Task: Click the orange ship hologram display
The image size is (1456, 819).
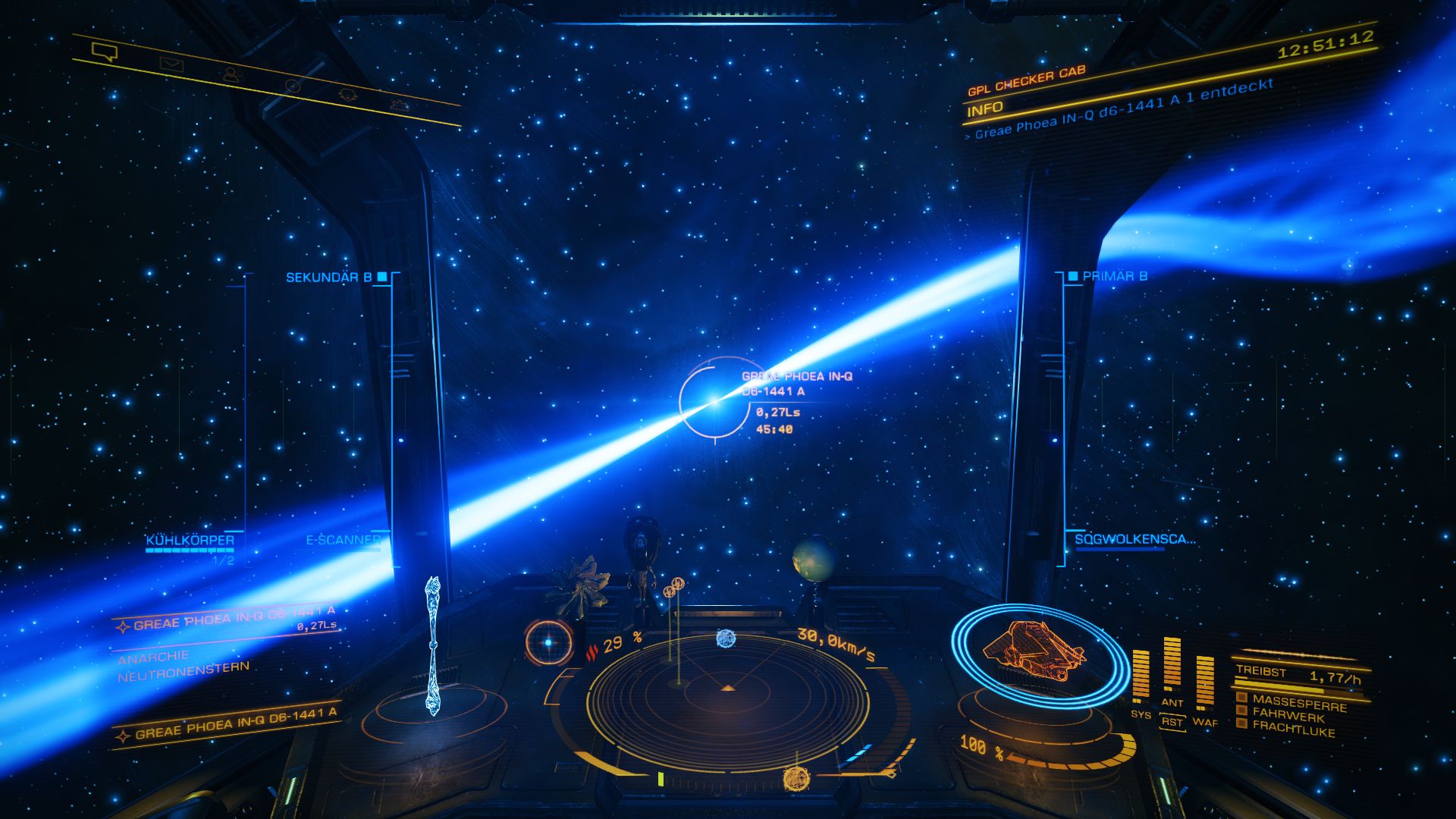Action: point(1034,651)
